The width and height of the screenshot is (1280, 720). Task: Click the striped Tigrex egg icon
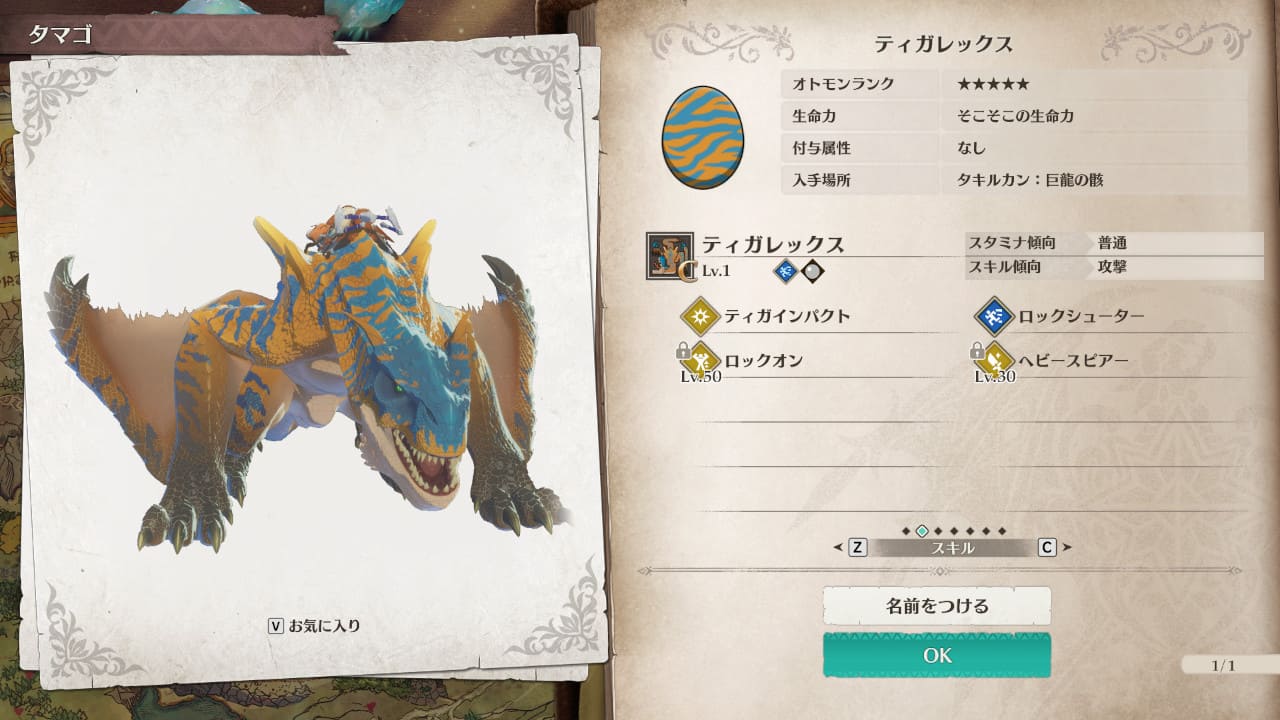point(702,136)
